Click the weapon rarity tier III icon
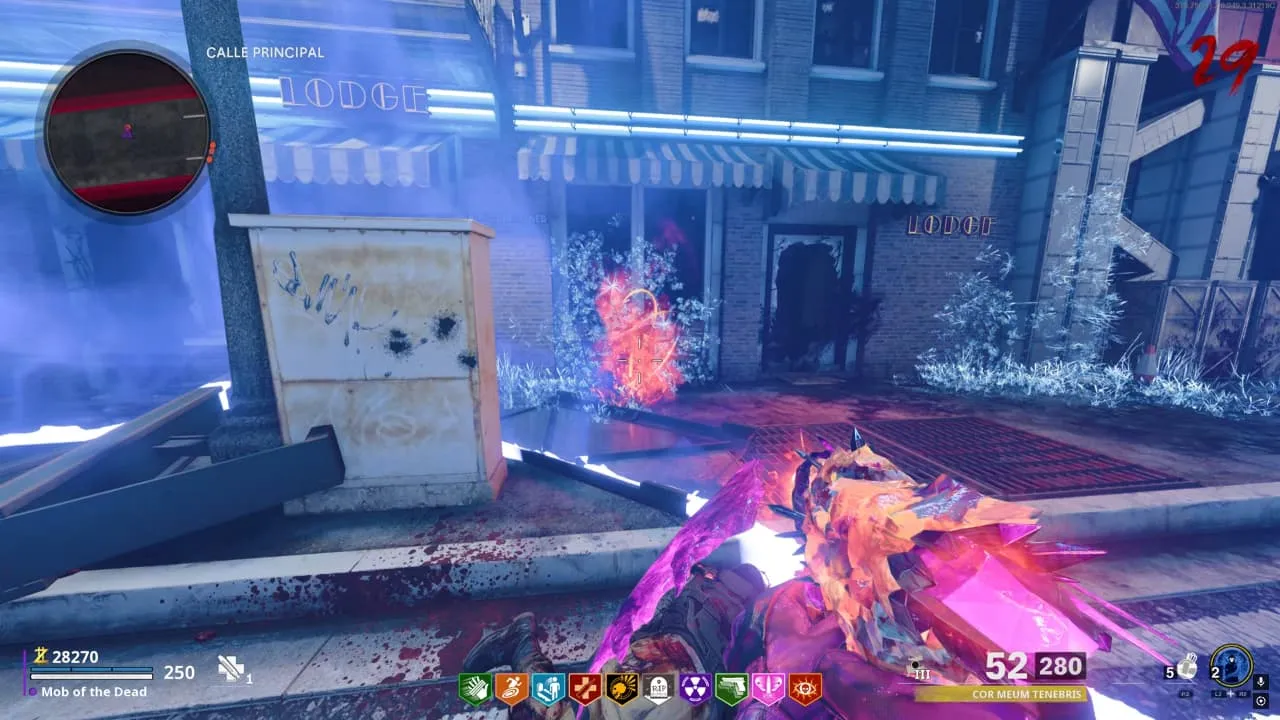 click(919, 669)
